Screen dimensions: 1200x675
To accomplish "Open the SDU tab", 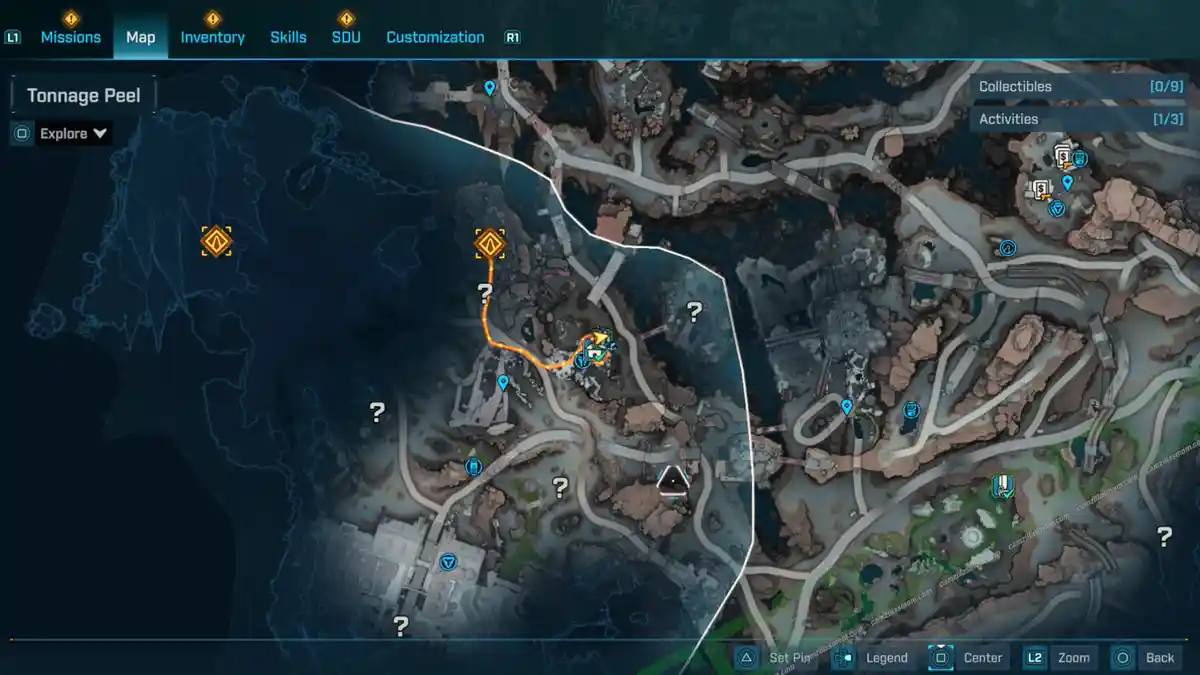I will (346, 37).
